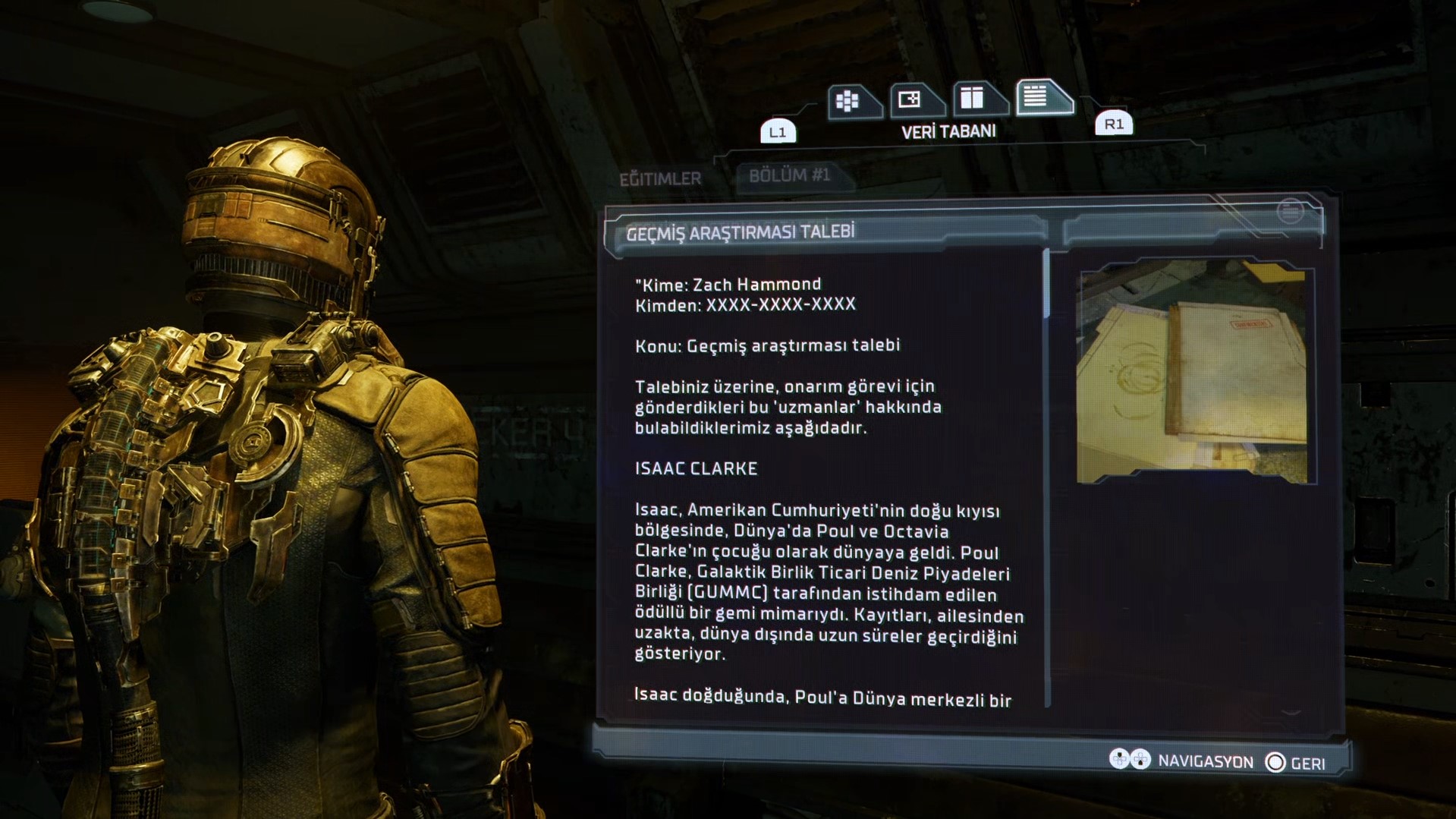Choose the BÖLÜM #1 sub-tab
The width and height of the screenshot is (1456, 819).
click(x=790, y=176)
